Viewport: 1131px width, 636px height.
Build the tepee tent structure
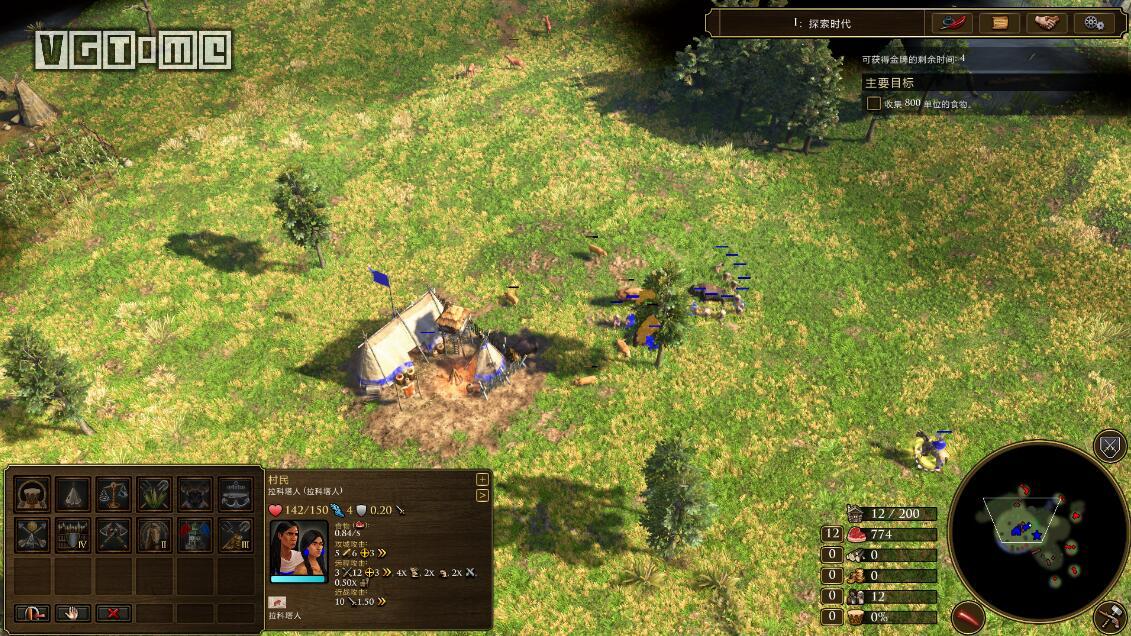click(73, 494)
